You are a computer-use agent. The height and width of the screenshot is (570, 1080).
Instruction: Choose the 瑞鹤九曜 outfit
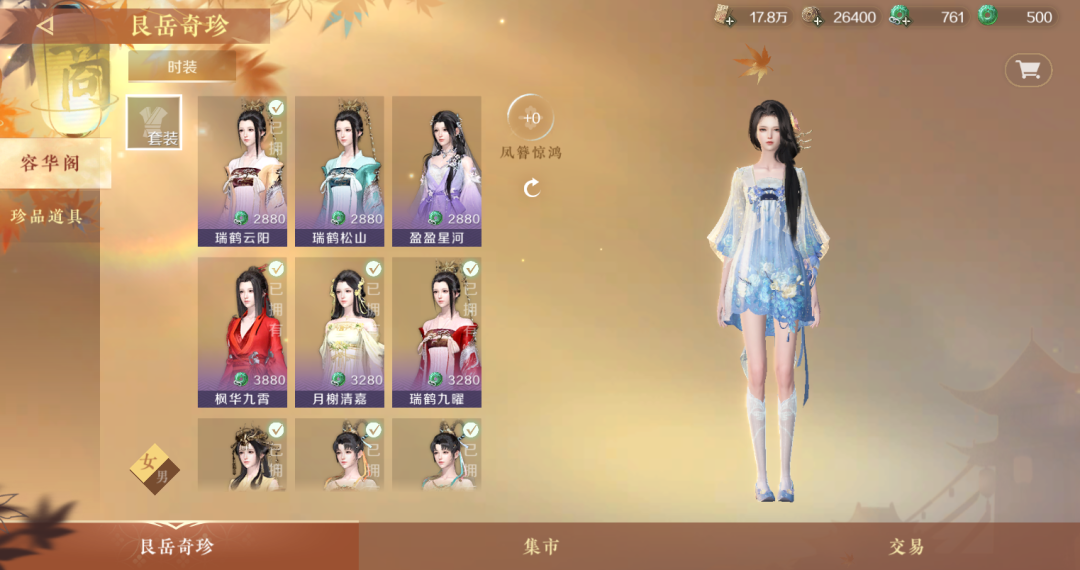click(x=436, y=332)
